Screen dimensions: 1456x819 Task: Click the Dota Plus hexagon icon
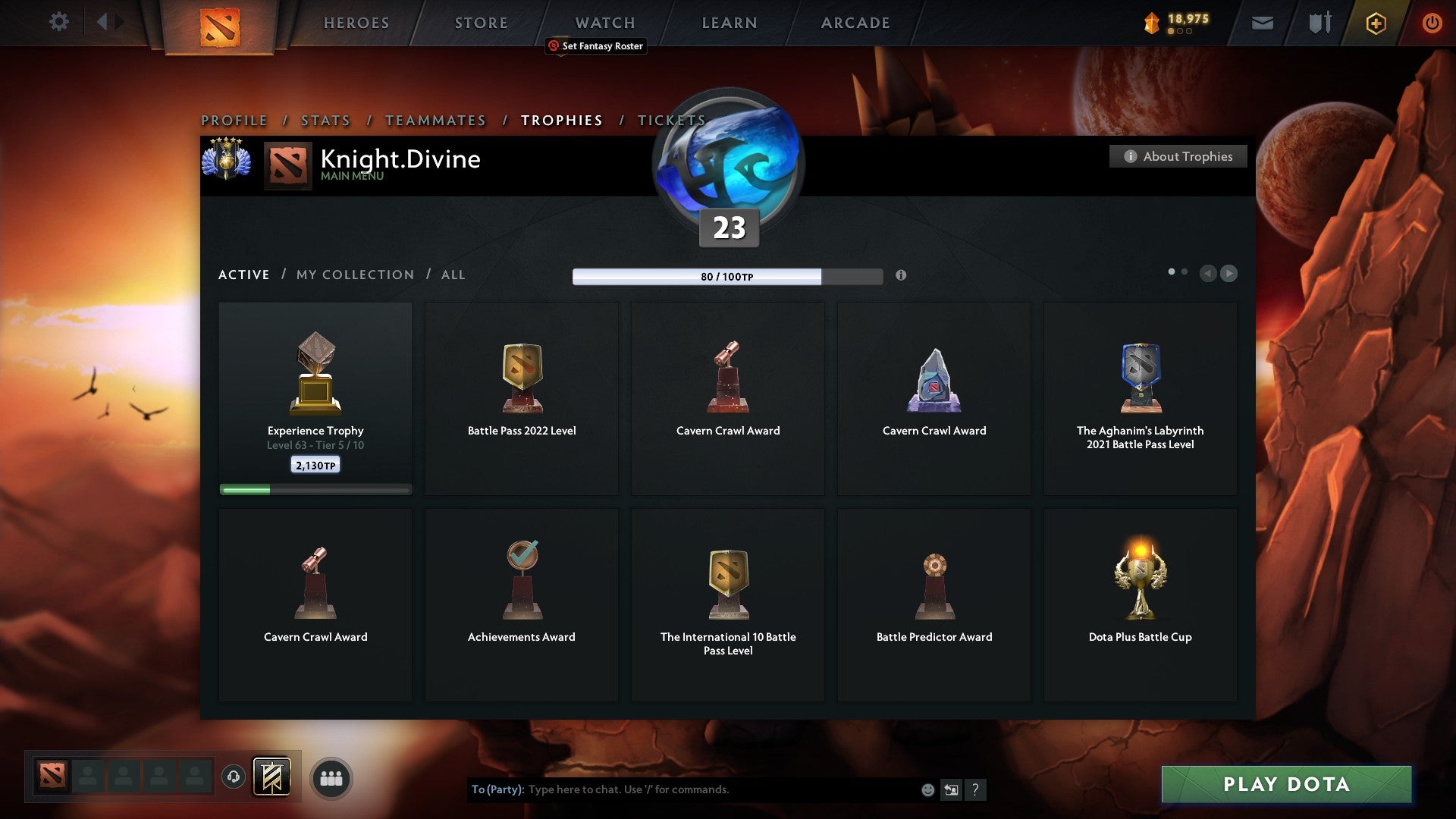pyautogui.click(x=1375, y=23)
